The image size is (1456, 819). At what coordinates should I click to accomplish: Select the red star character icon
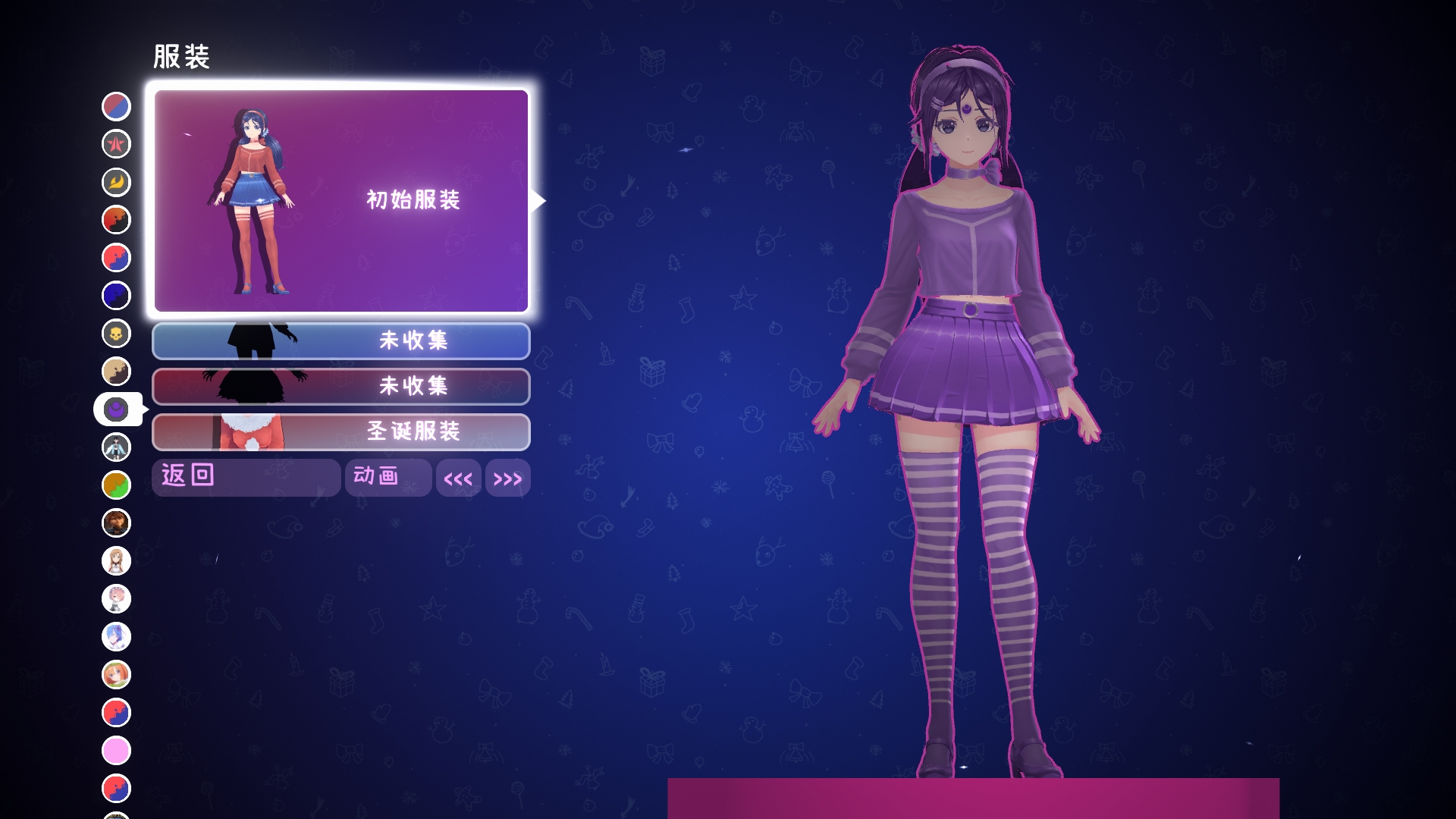click(116, 144)
